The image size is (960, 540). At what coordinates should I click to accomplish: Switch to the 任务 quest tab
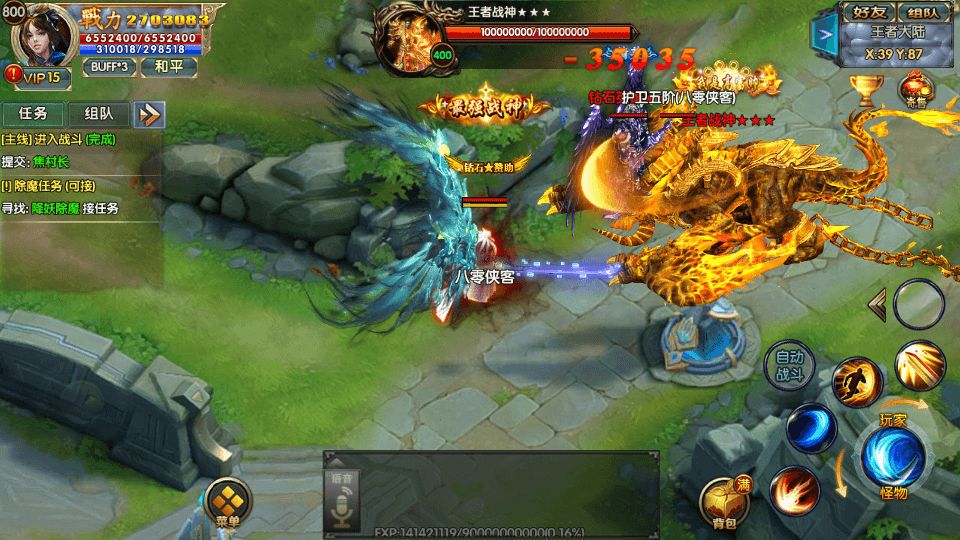point(33,114)
